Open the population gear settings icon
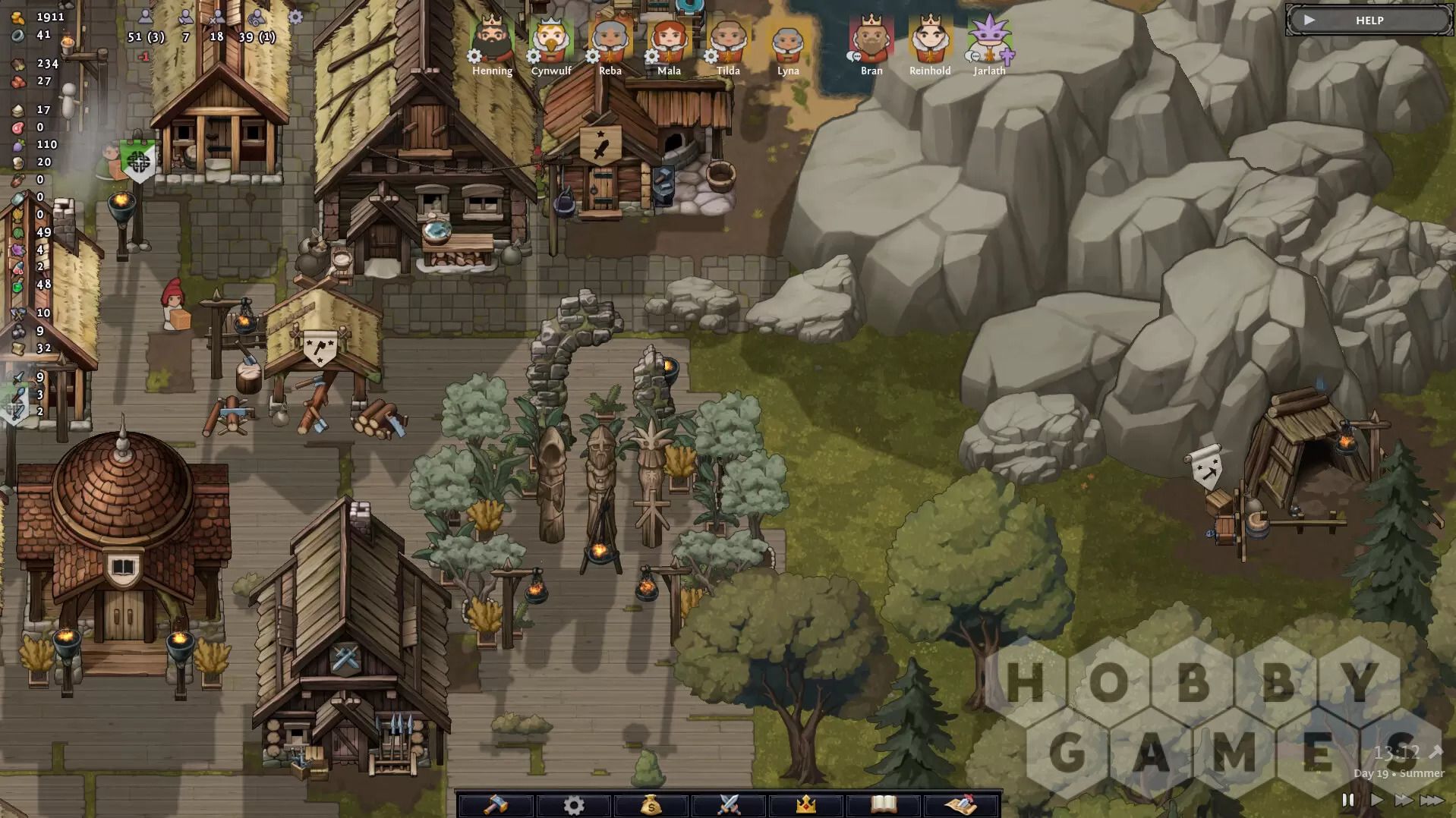Image resolution: width=1456 pixels, height=818 pixels. (x=295, y=17)
